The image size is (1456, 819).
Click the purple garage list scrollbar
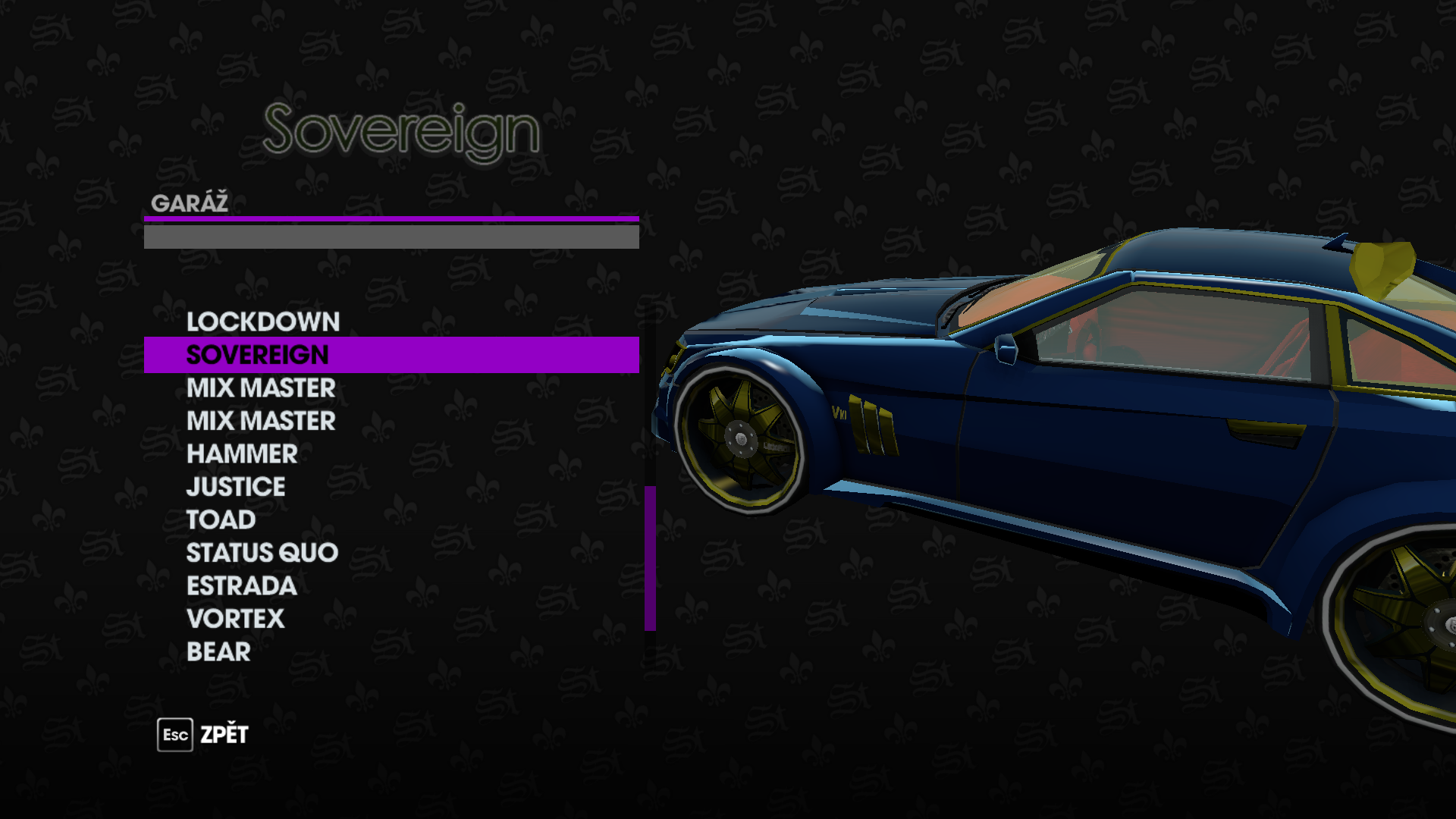tap(650, 558)
